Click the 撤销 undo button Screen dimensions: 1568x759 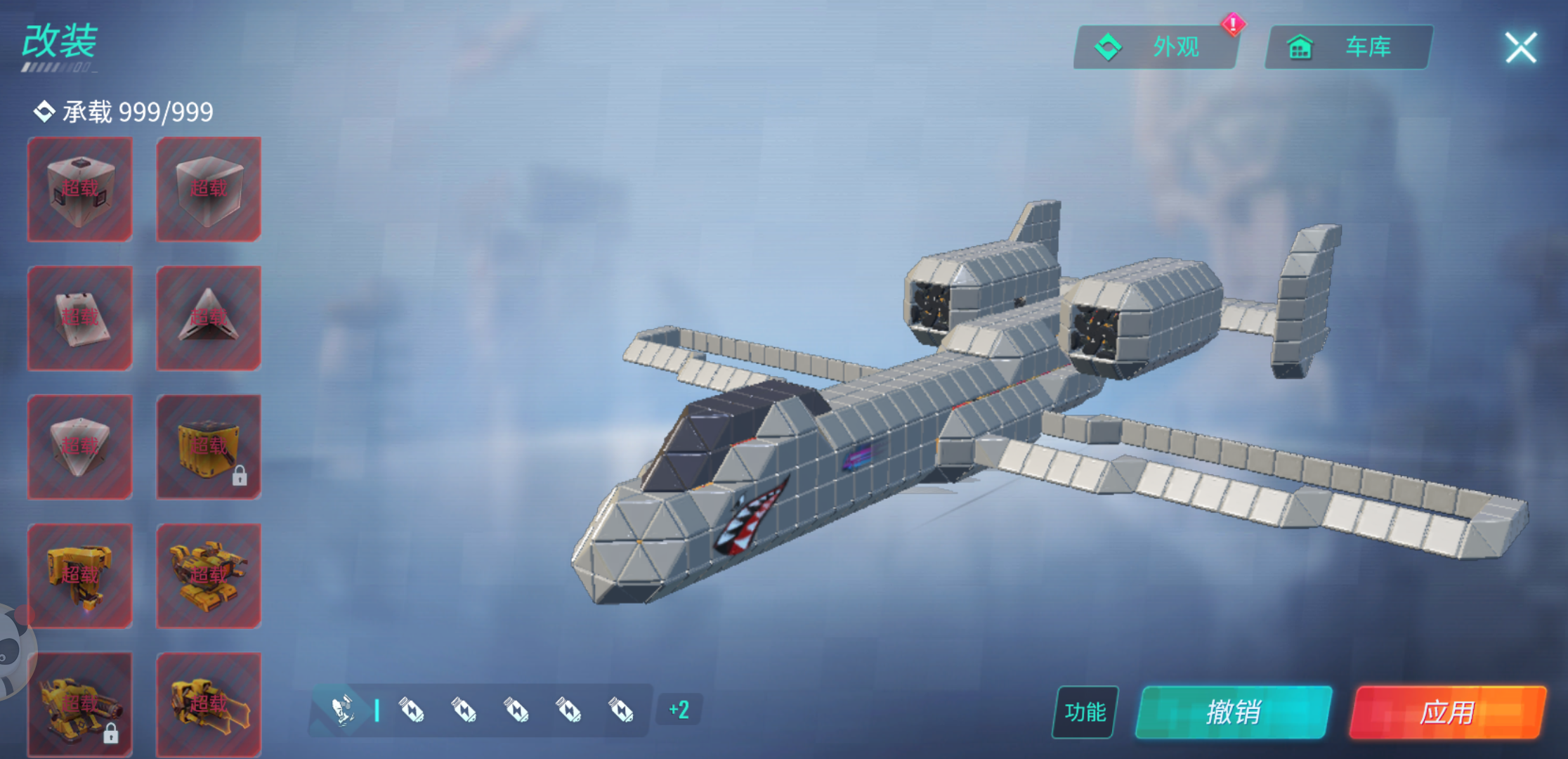(1234, 712)
